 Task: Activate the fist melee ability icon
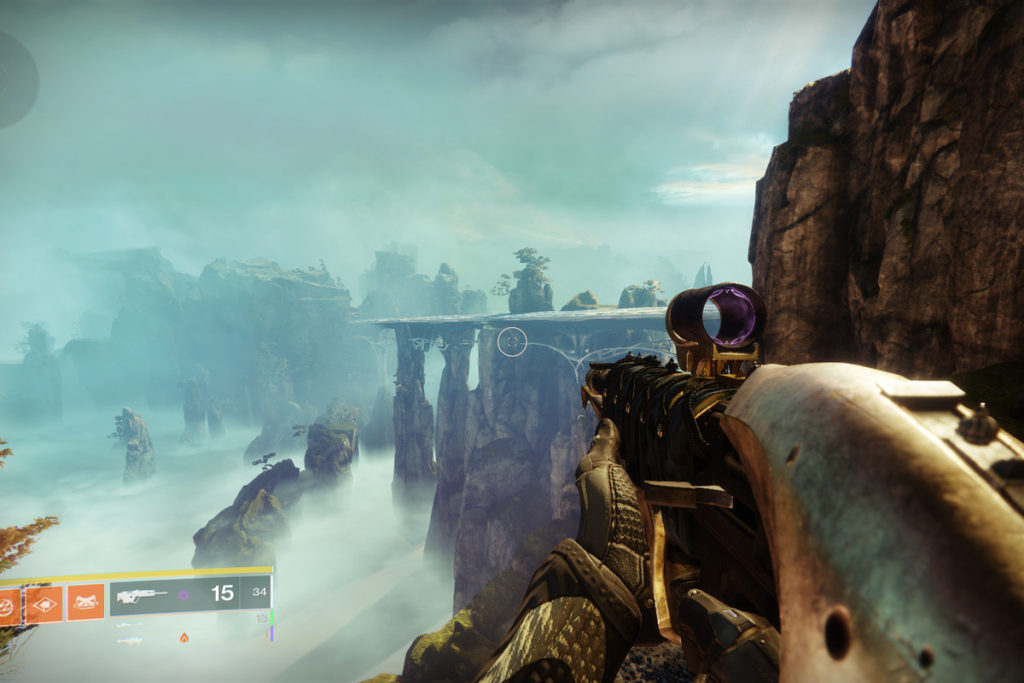click(43, 603)
